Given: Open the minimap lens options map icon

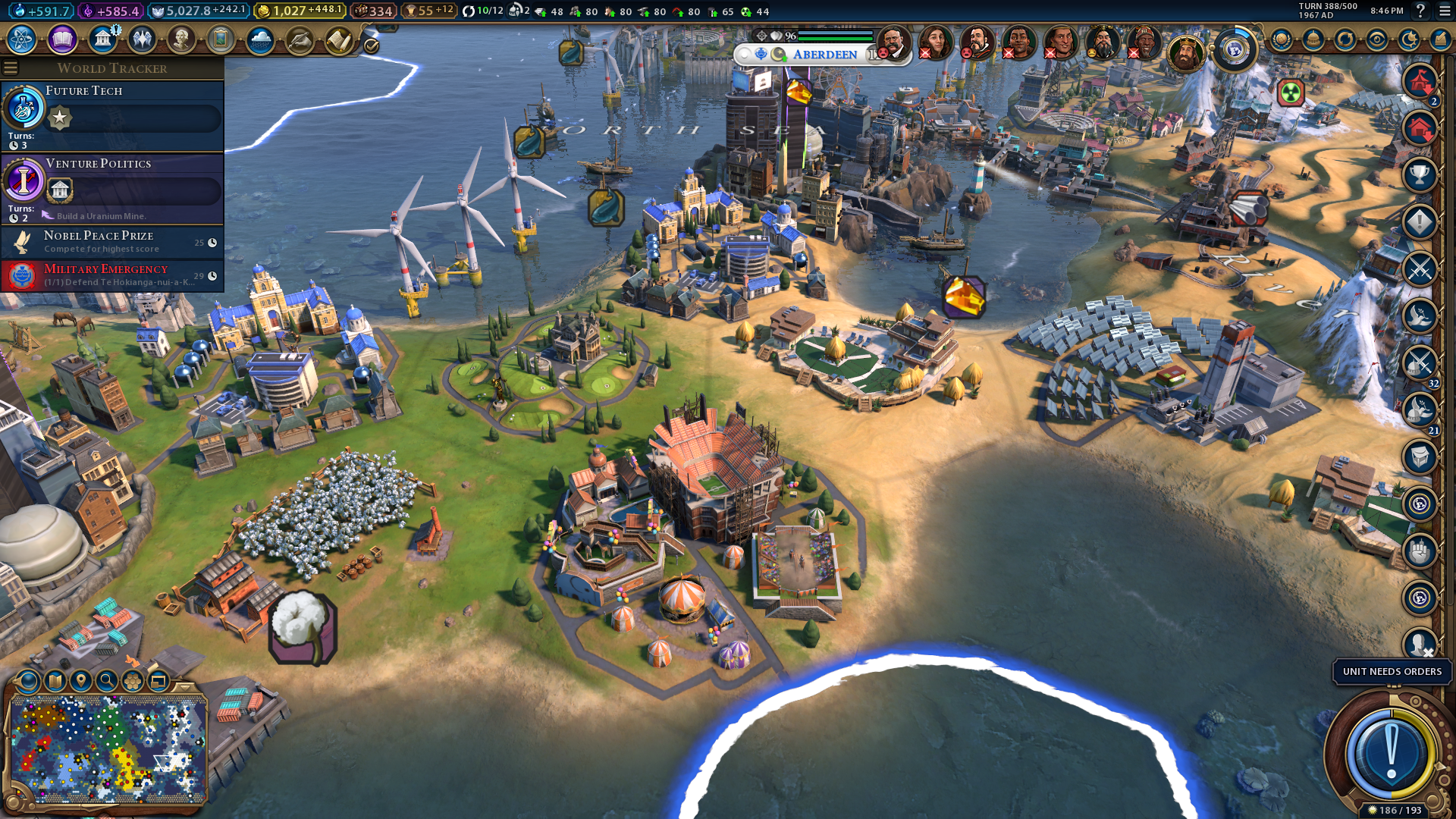Looking at the screenshot, I should click(x=55, y=681).
